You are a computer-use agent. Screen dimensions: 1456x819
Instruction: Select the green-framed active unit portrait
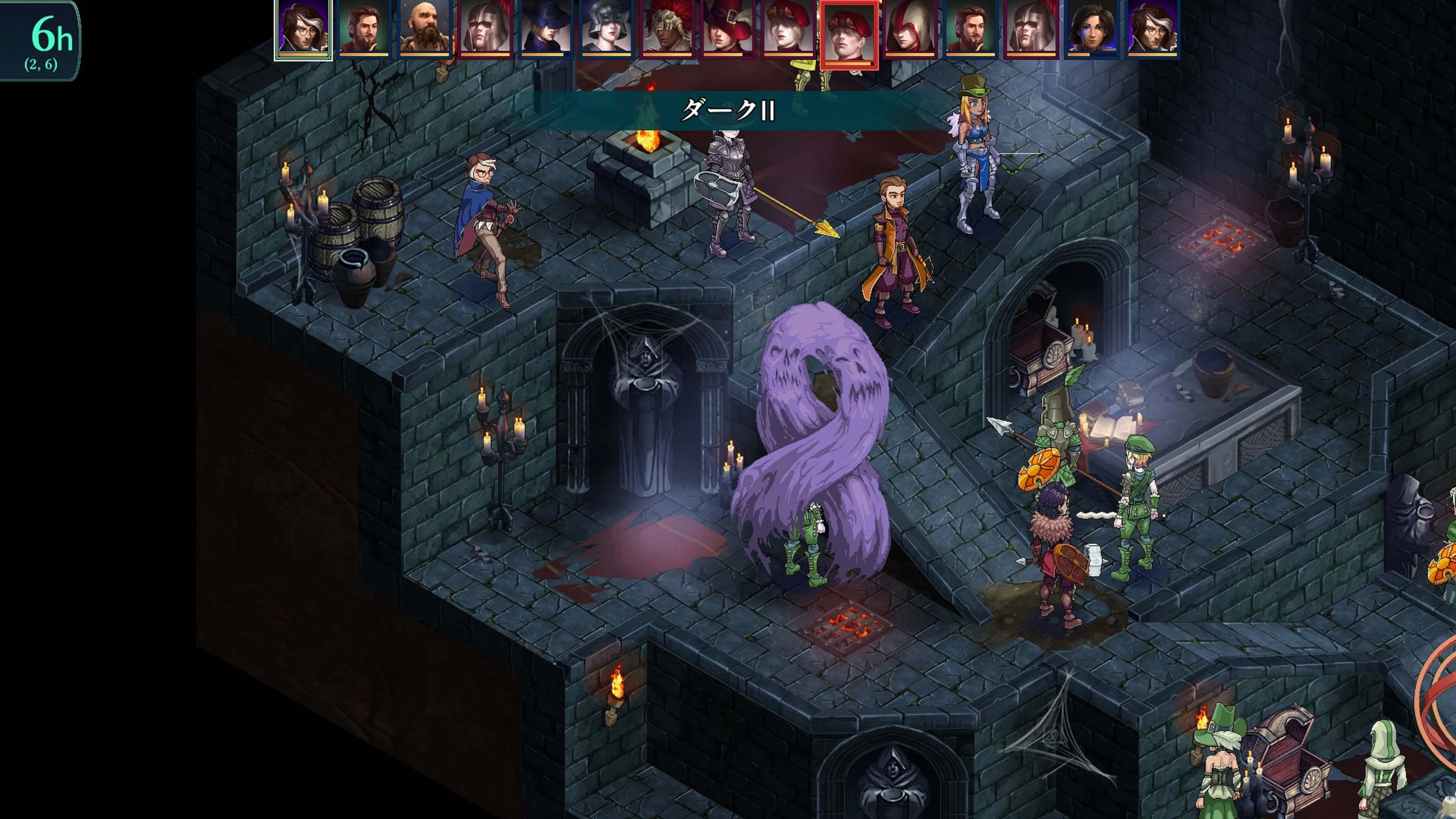tap(303, 28)
